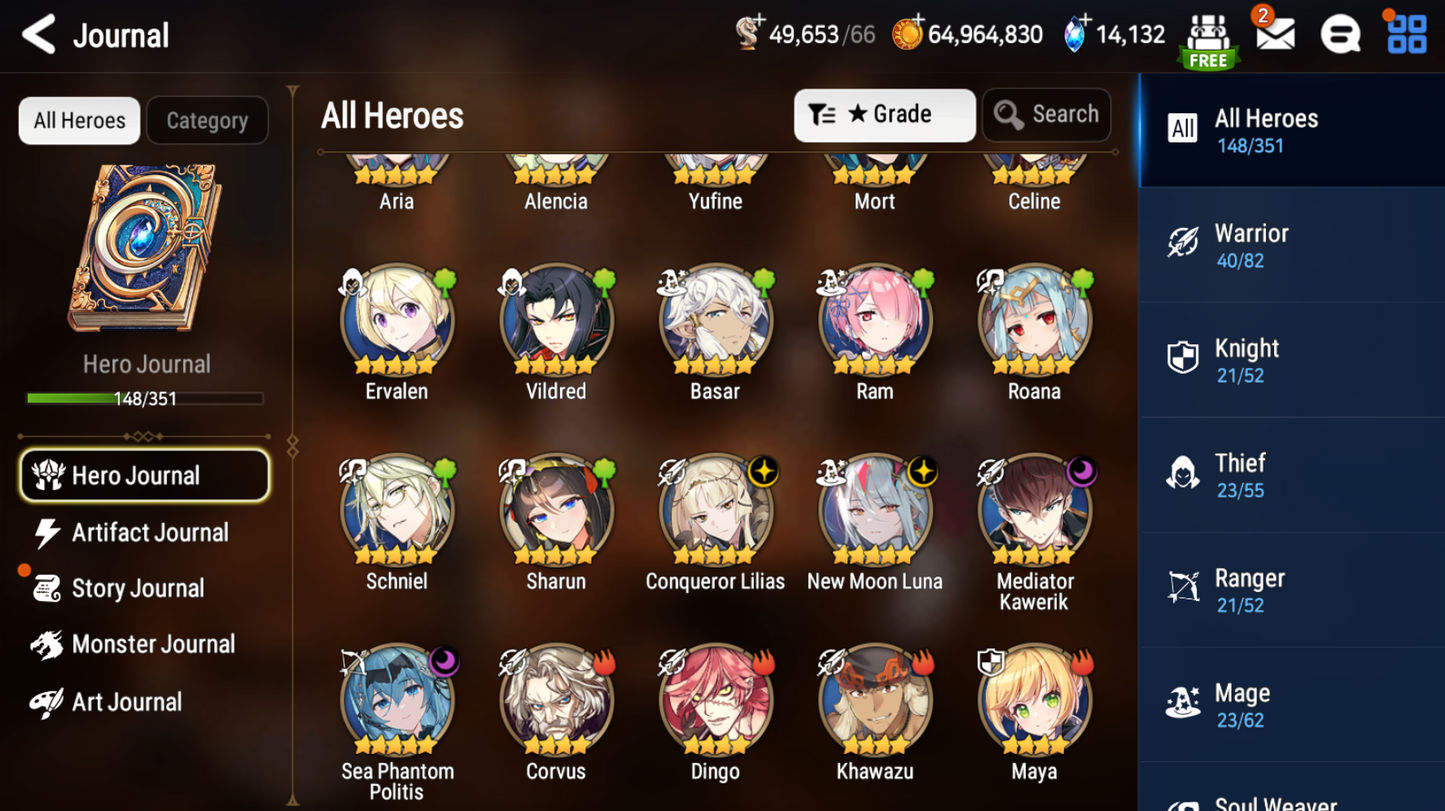The height and width of the screenshot is (811, 1445).
Task: Choose the Sea Phantom Politis portrait
Action: [397, 701]
